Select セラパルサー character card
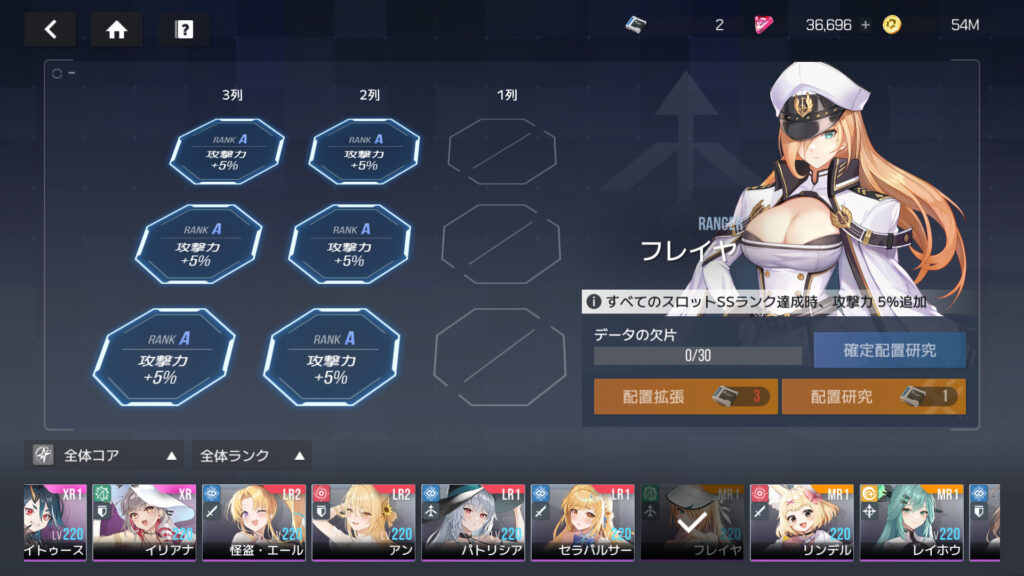1024x576 pixels. click(582, 522)
